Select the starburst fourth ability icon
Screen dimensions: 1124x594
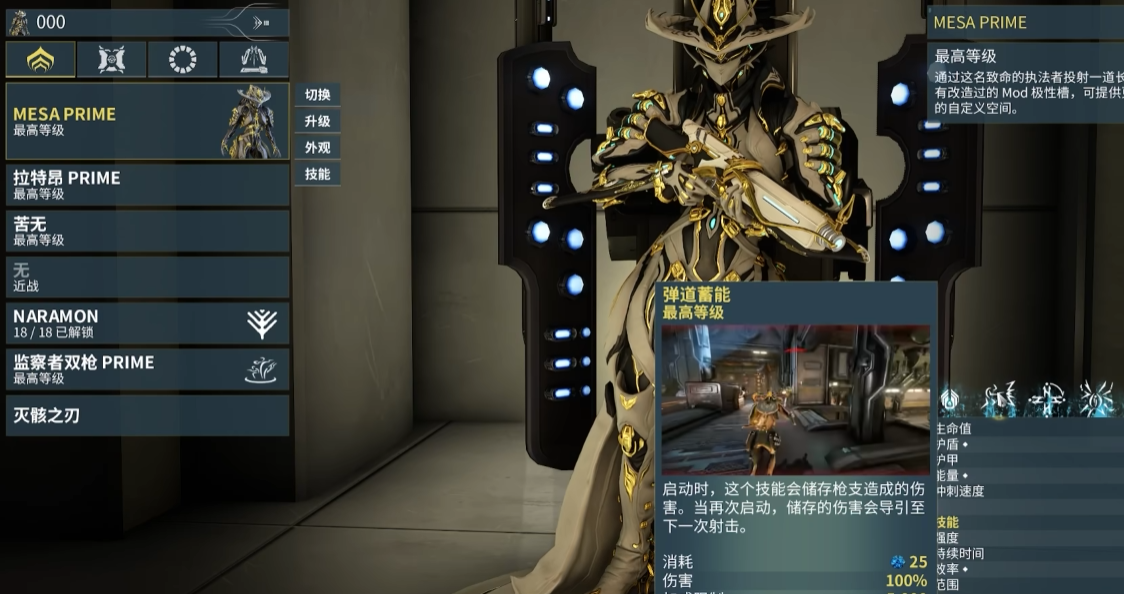click(1096, 401)
